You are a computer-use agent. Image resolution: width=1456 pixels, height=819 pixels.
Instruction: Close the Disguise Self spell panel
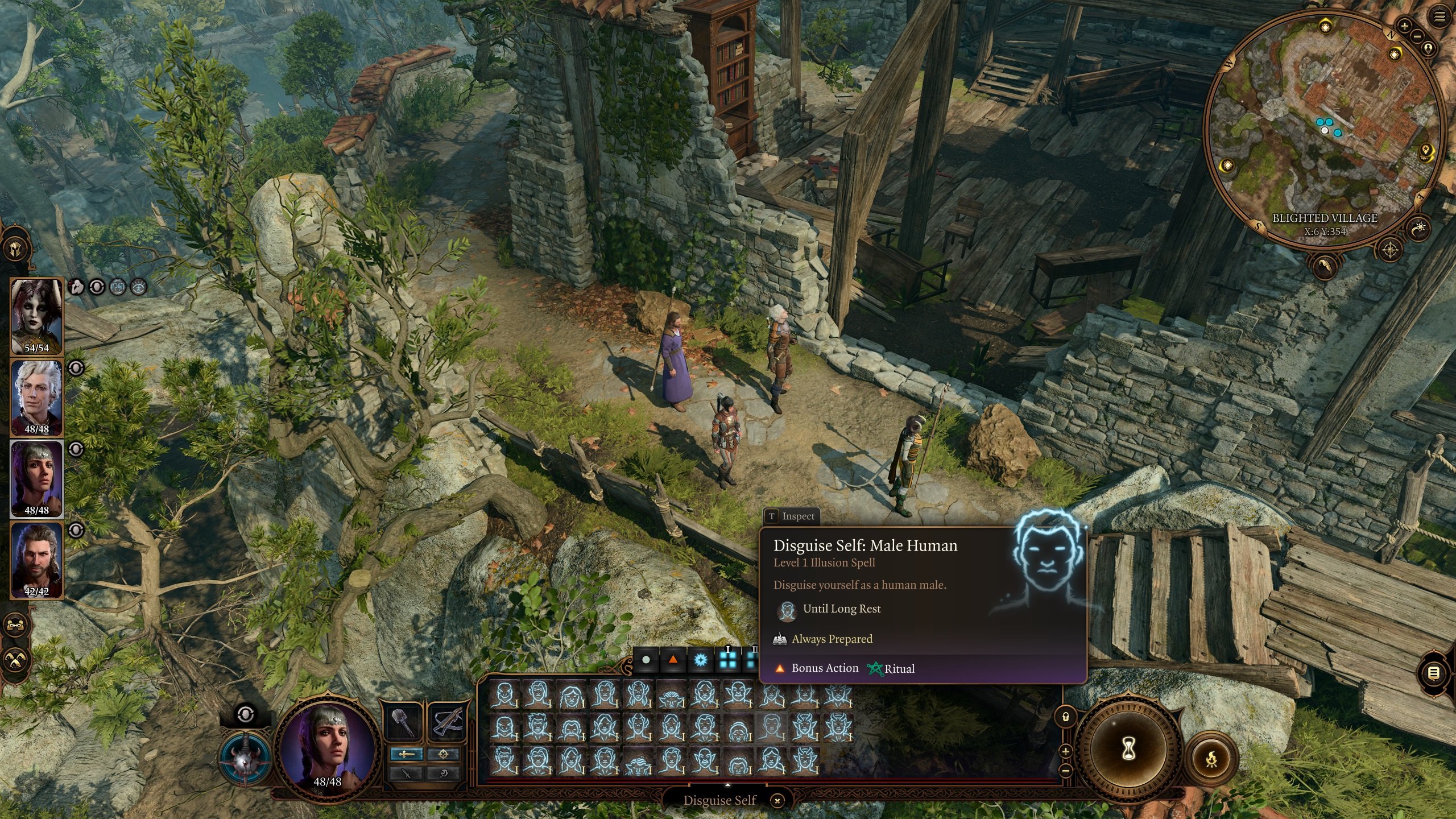point(777,801)
